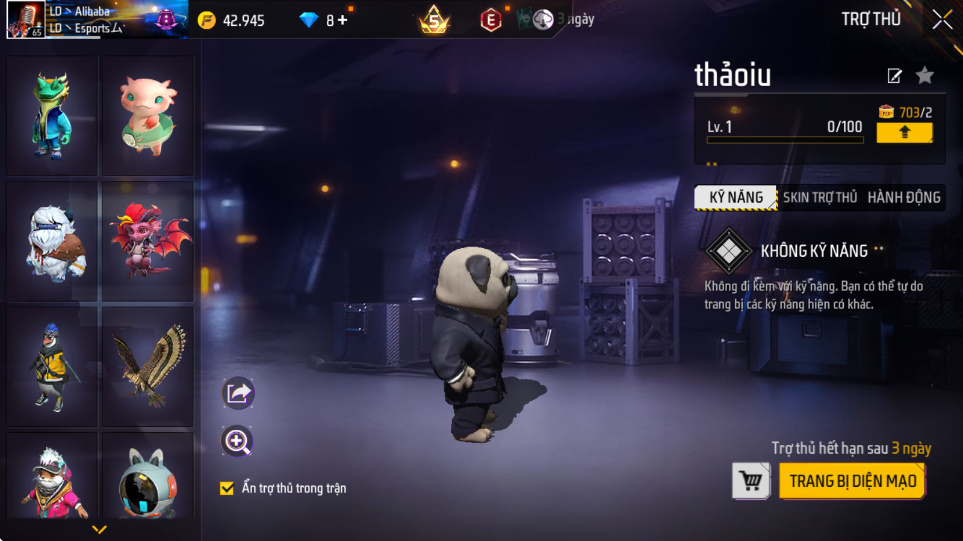Tap the share arrow icon
Image resolution: width=963 pixels, height=541 pixels.
[238, 393]
